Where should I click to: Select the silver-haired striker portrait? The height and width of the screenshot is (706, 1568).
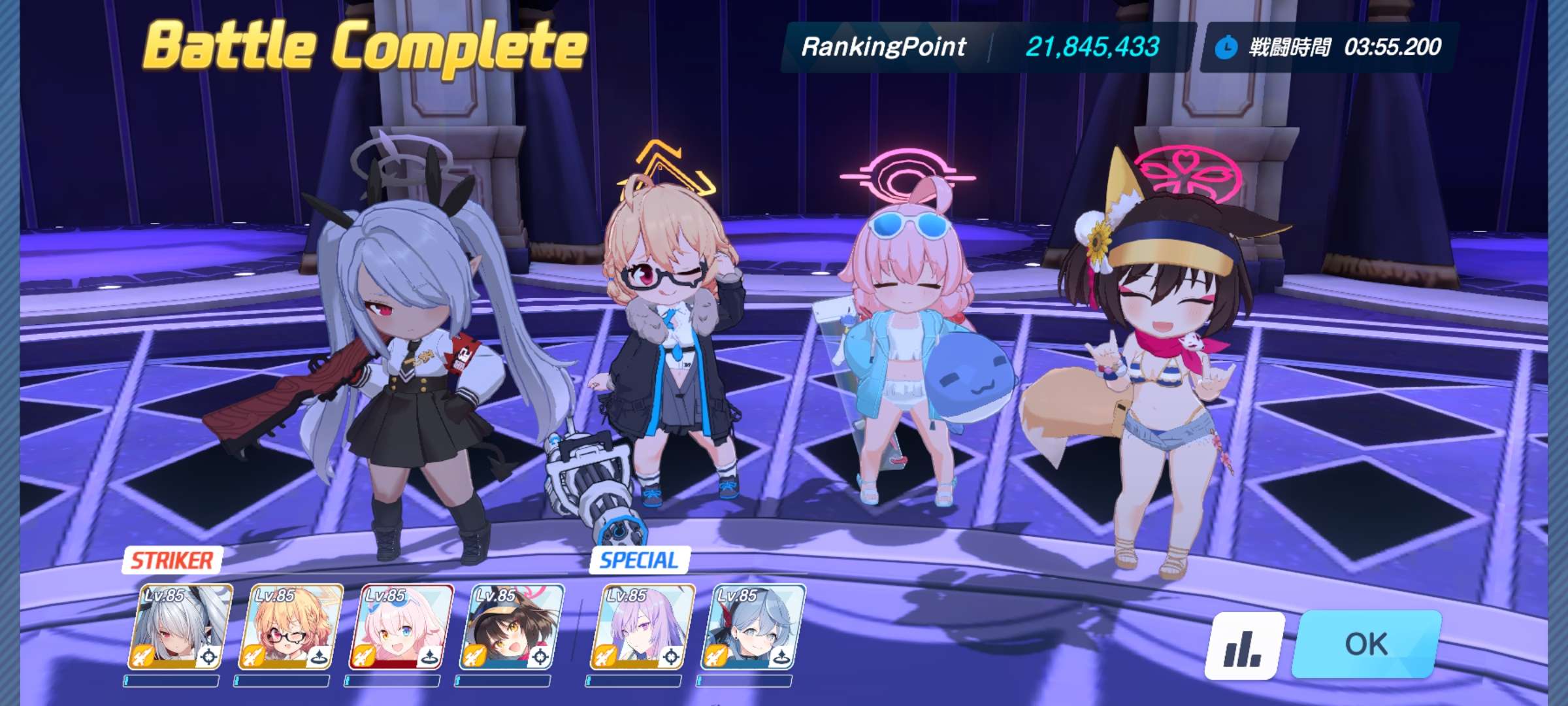pos(180,628)
